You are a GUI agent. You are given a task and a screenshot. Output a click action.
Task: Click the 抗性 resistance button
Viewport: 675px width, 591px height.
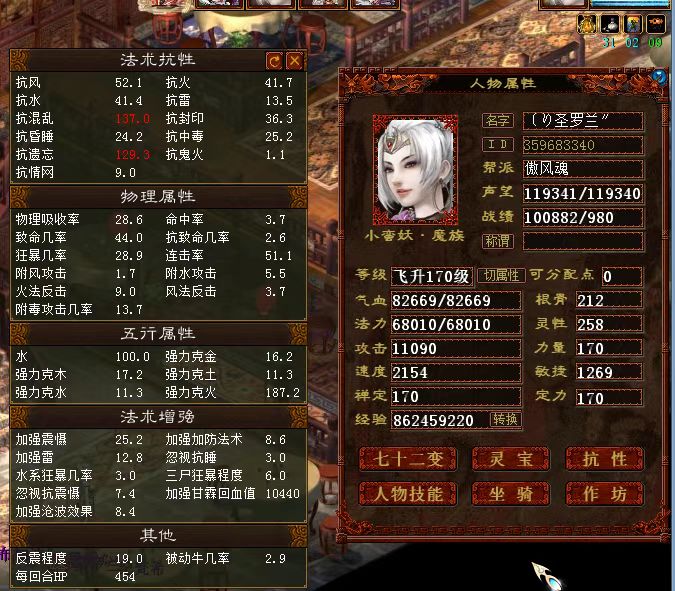[x=604, y=458]
